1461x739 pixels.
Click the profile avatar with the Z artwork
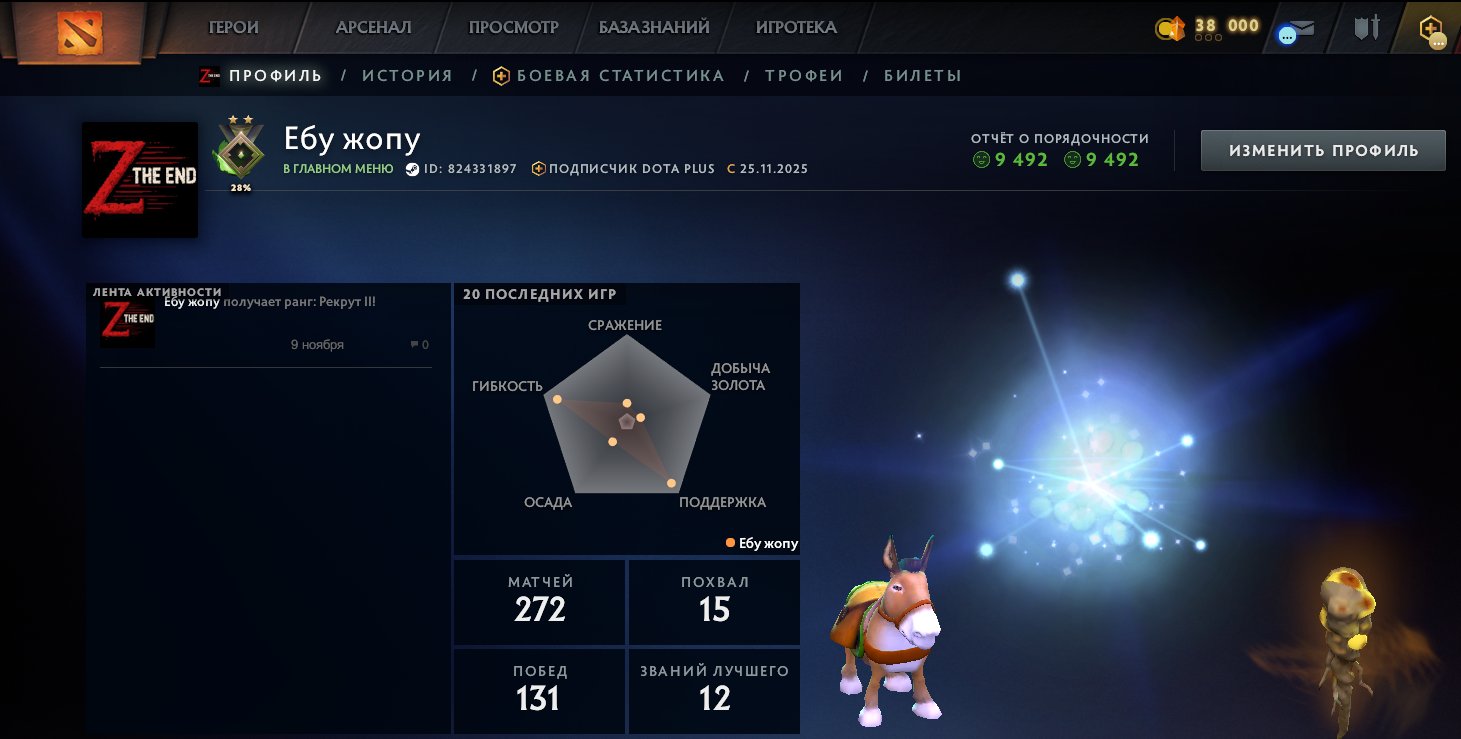(139, 179)
